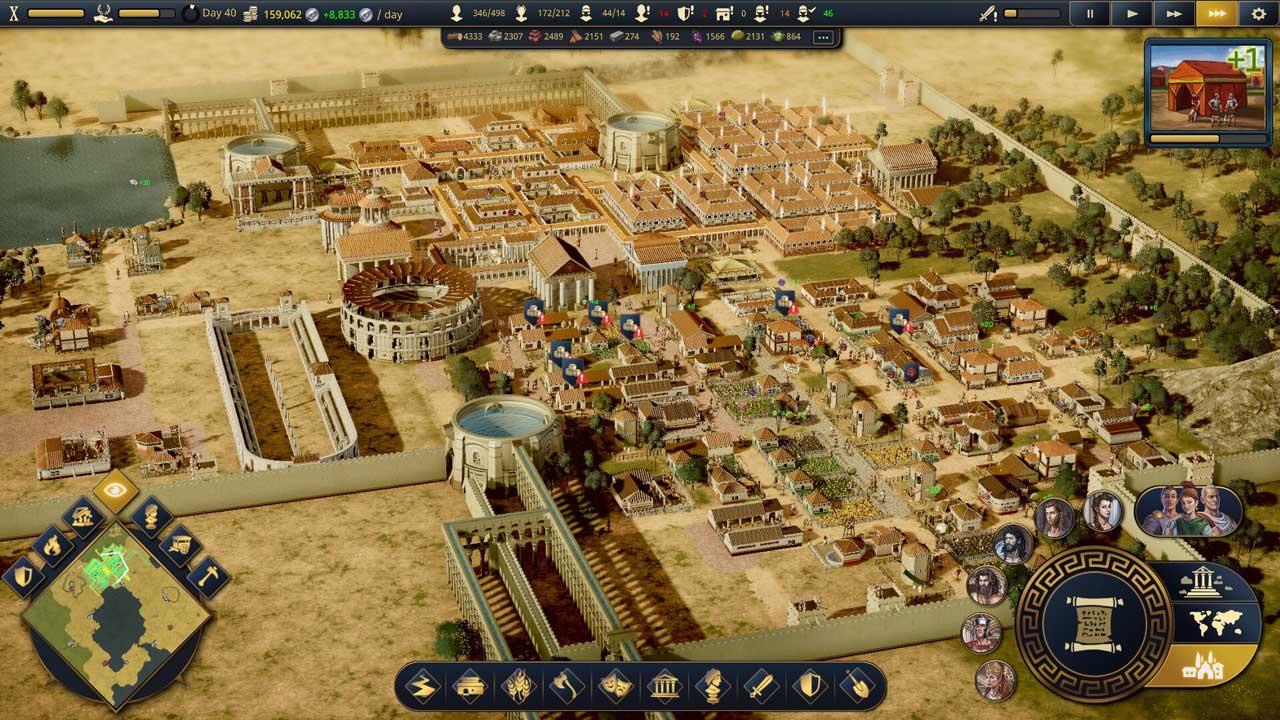The width and height of the screenshot is (1280, 720).
Task: Select the three-person family portrait group
Action: (1188, 510)
